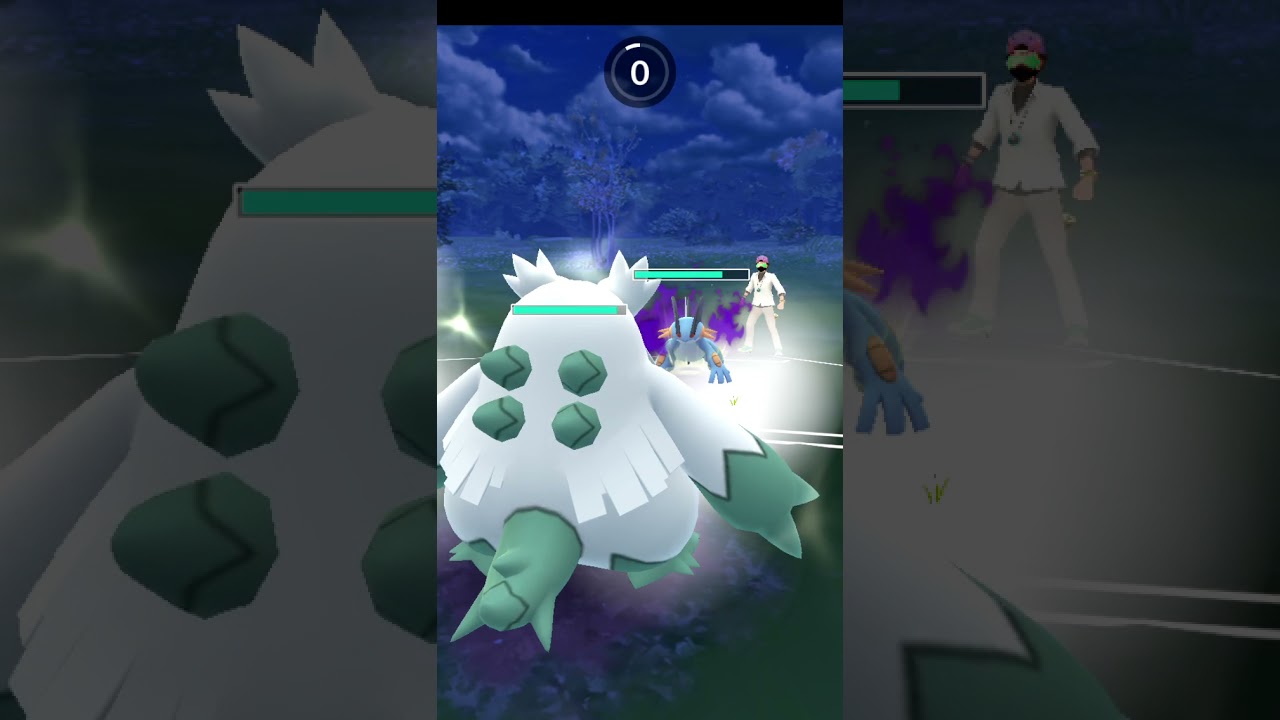Viewport: 1280px width, 720px height.
Task: Tap the grunt's pink hat
Action: pos(763,259)
